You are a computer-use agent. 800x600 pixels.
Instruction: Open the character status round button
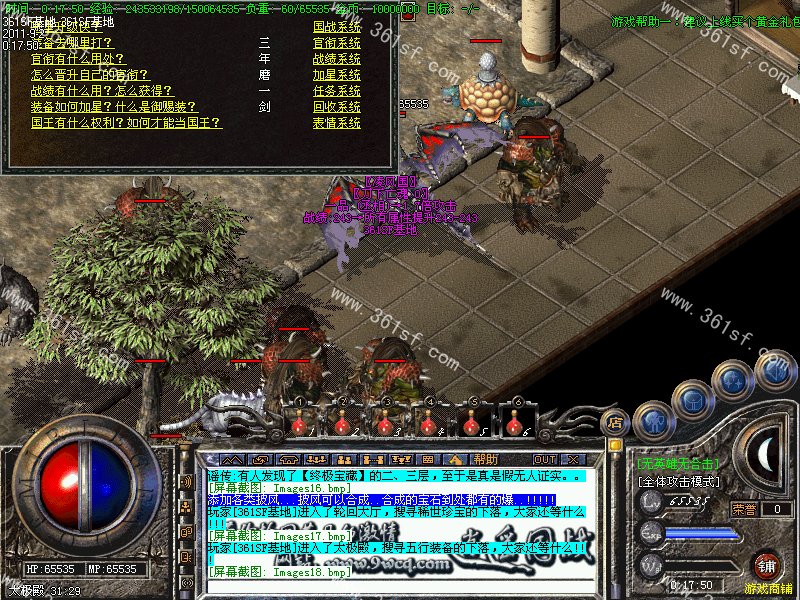coord(651,420)
